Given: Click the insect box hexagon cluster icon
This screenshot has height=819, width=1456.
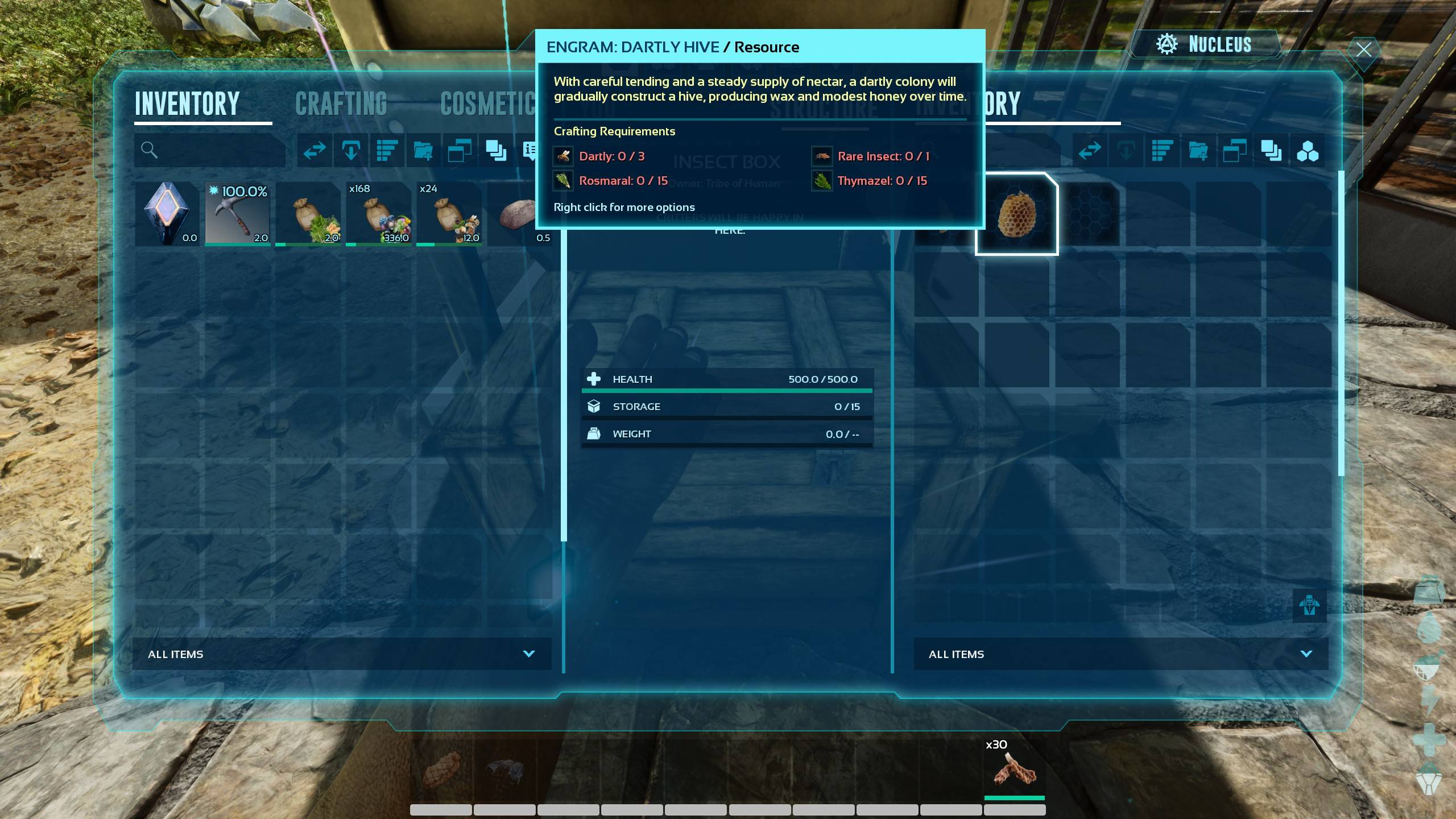Looking at the screenshot, I should pos(1307,151).
